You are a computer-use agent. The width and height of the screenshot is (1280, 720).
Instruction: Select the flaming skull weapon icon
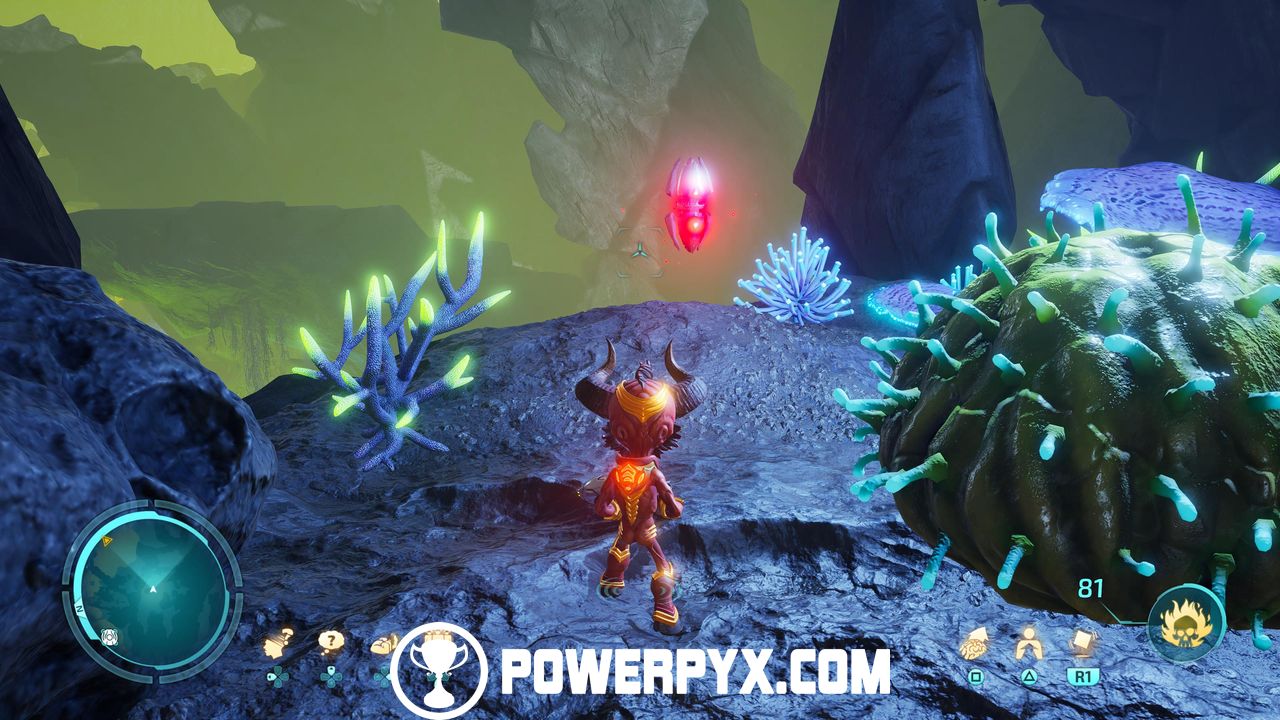click(x=1186, y=626)
